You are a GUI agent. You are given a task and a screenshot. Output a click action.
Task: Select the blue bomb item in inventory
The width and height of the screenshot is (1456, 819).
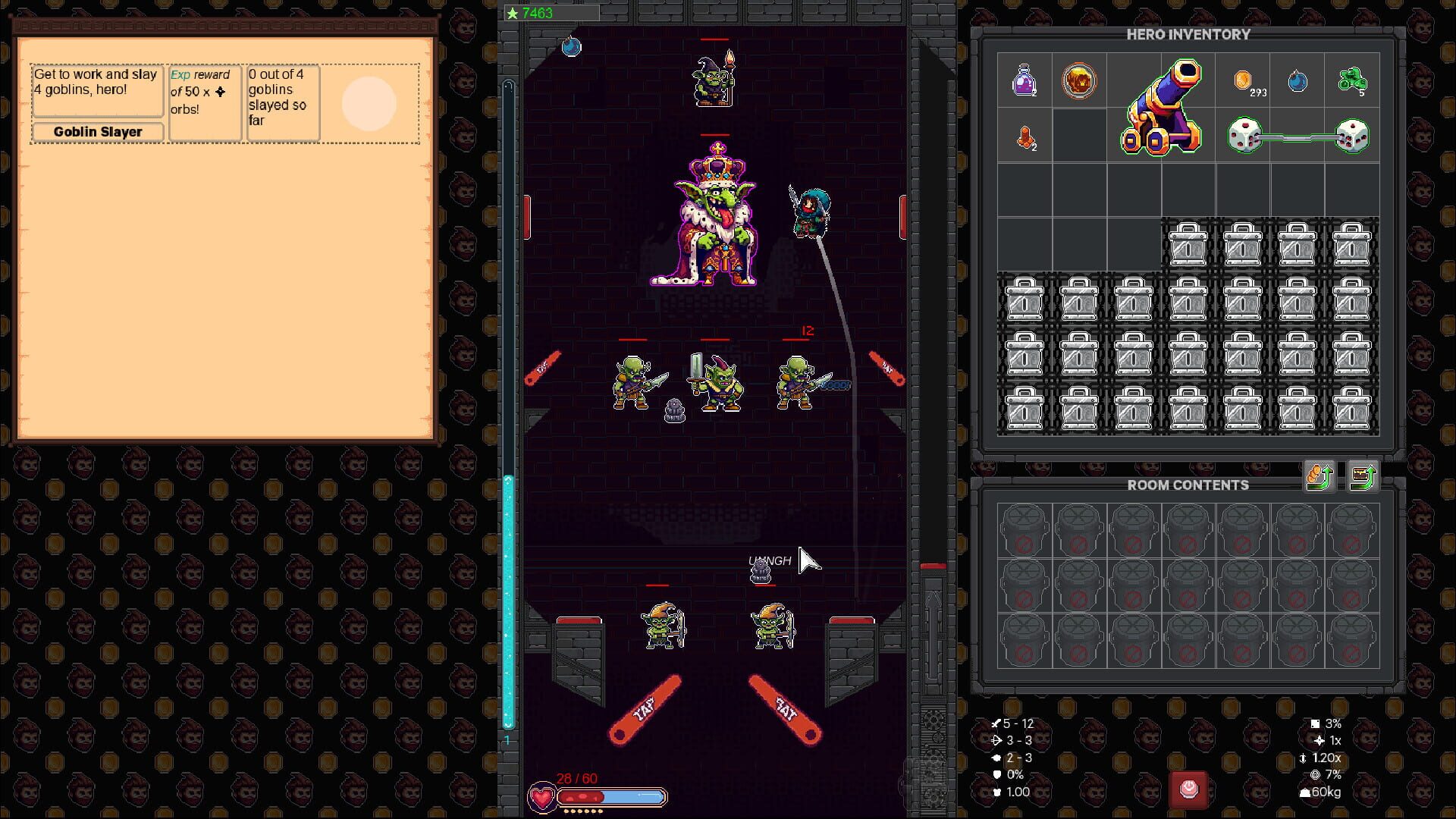1298,81
